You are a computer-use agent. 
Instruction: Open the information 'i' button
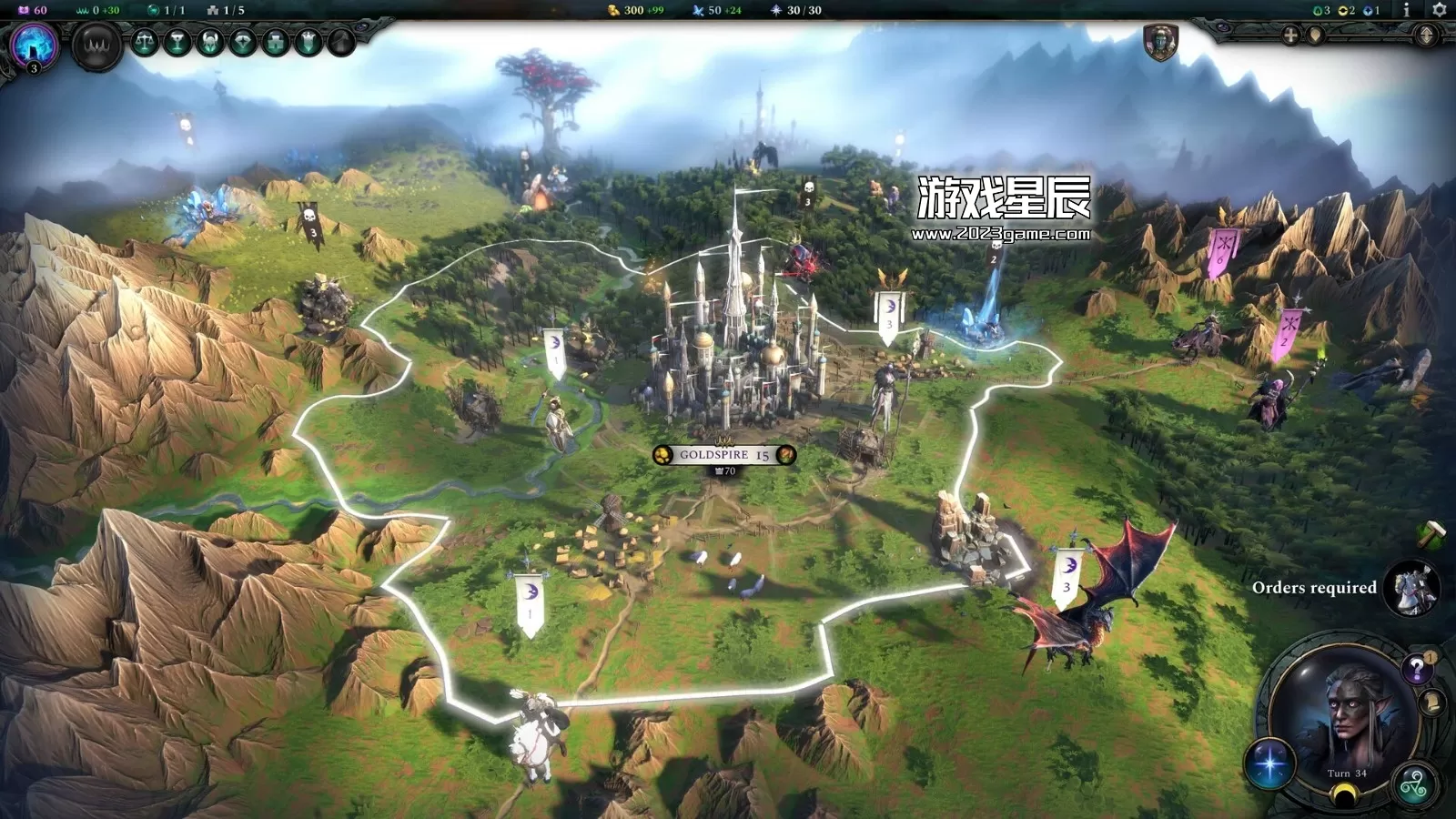coord(1406,10)
